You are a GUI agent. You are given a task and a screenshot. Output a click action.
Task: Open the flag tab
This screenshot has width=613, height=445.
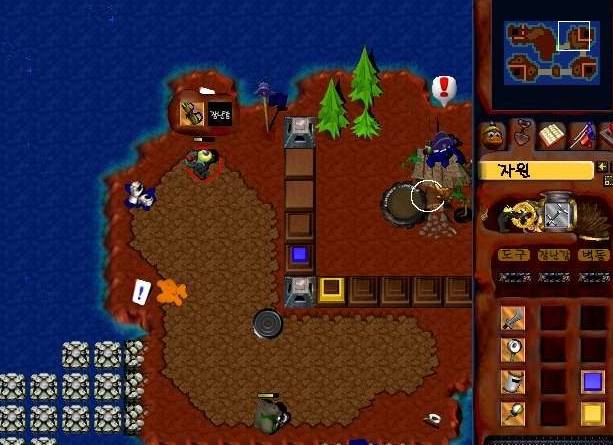tap(582, 135)
